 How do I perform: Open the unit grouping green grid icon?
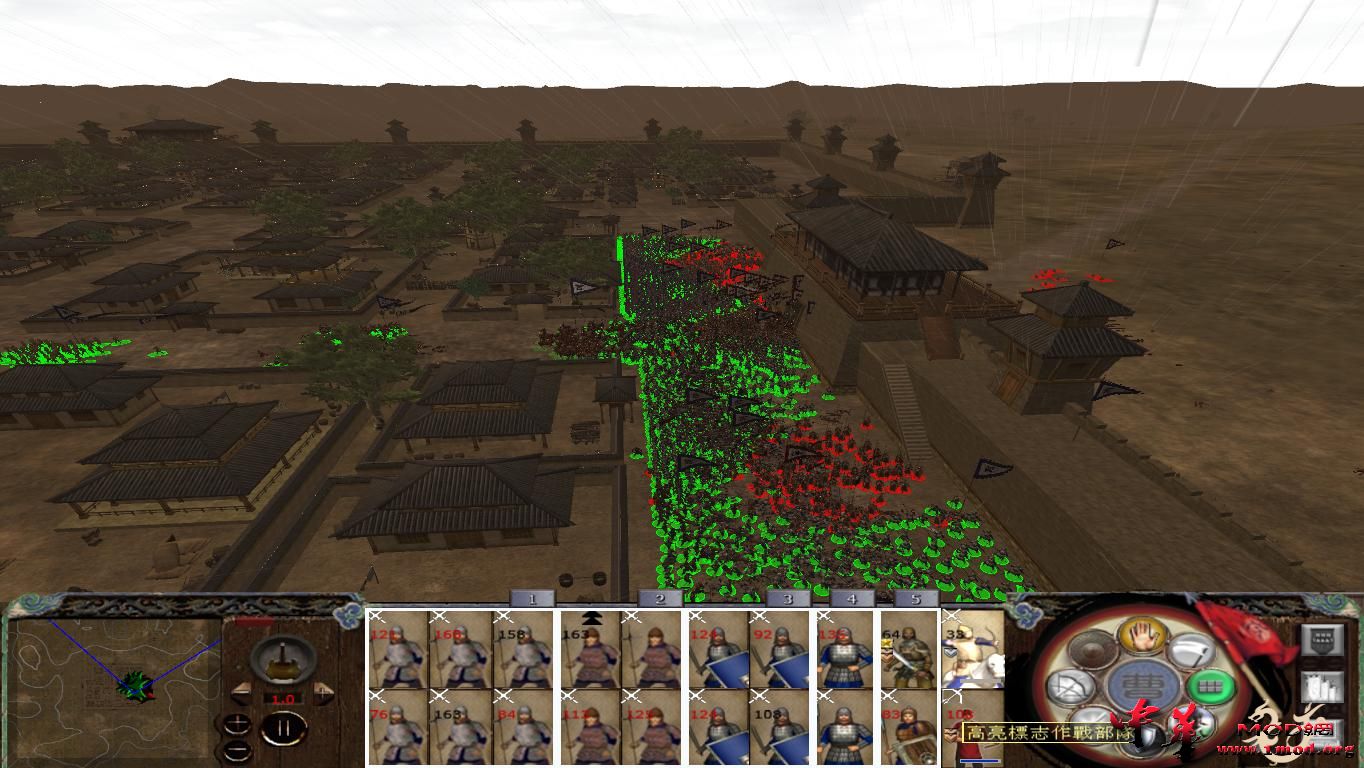tap(1210, 688)
